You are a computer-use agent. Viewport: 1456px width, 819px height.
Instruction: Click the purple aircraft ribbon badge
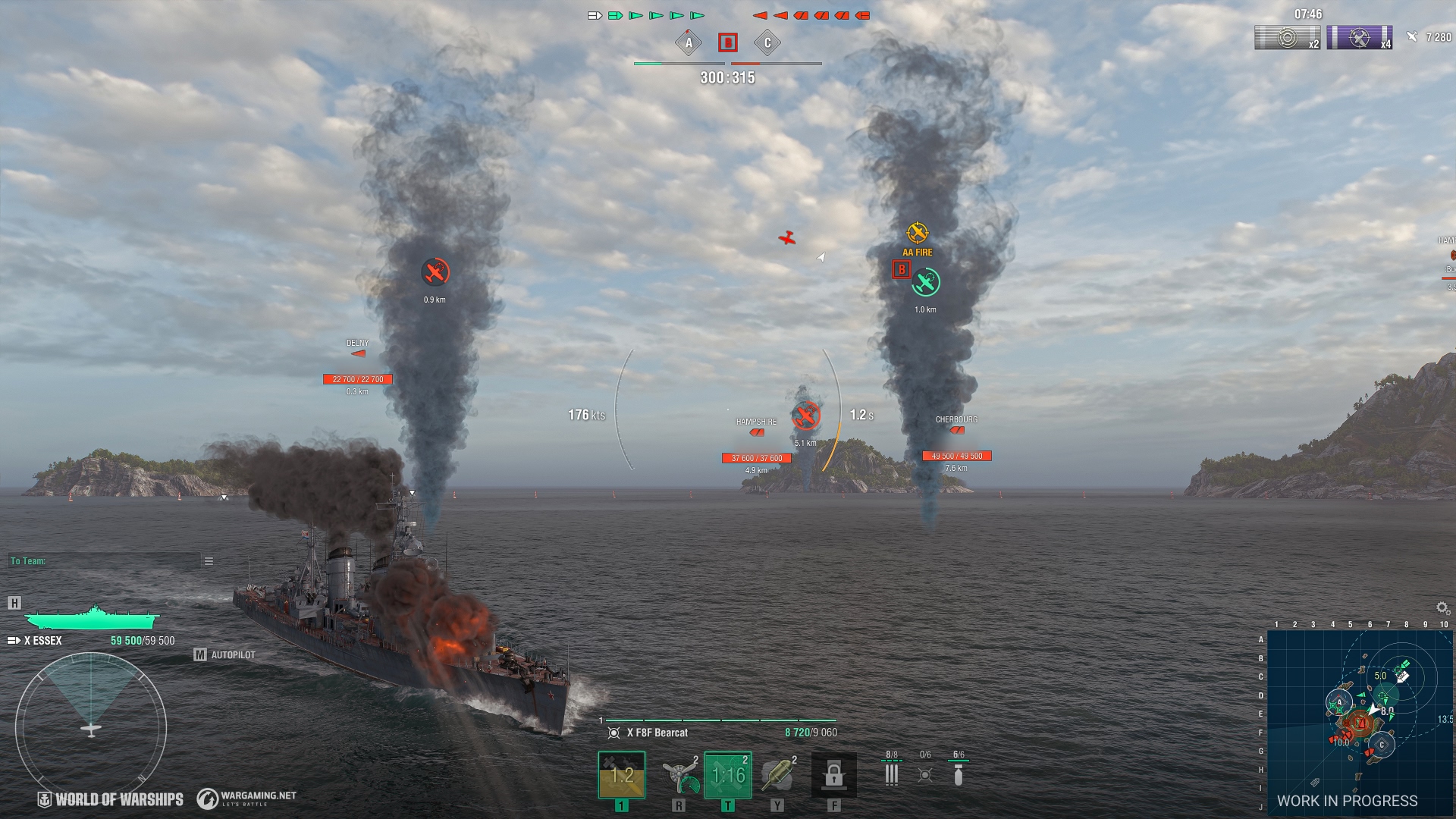tap(1359, 37)
